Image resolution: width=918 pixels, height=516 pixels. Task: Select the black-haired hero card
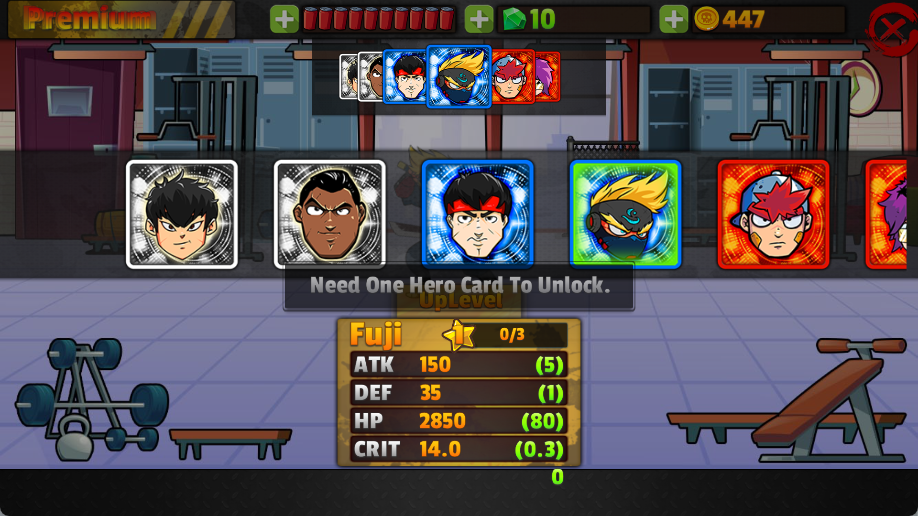[182, 214]
